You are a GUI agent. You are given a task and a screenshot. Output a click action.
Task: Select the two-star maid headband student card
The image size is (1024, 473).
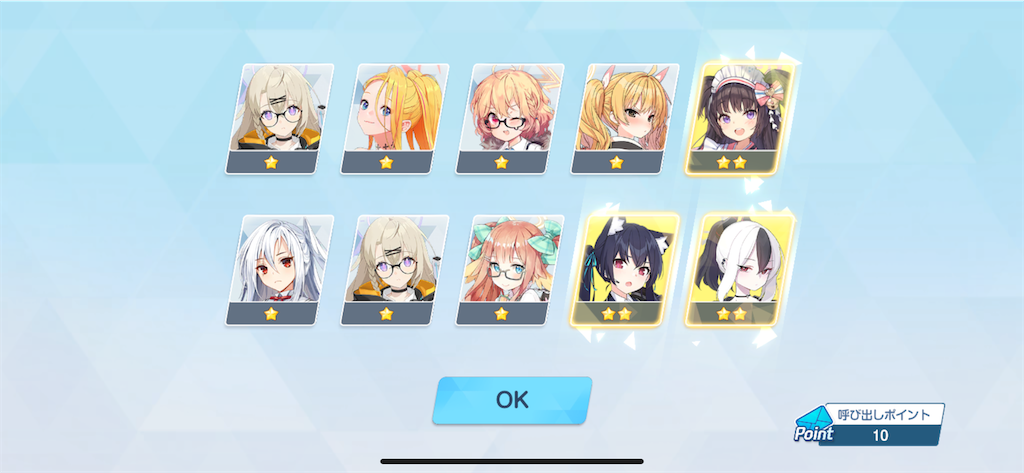point(740,118)
